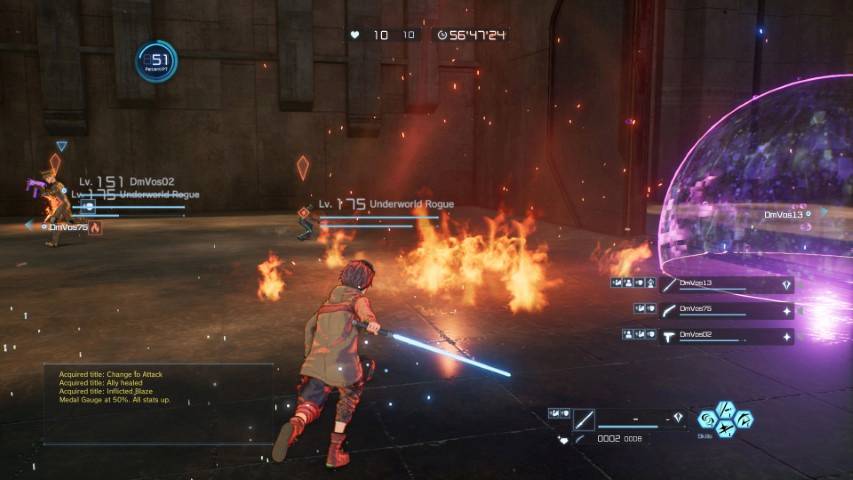Click the circular medal gauge showing 51

pyautogui.click(x=157, y=61)
